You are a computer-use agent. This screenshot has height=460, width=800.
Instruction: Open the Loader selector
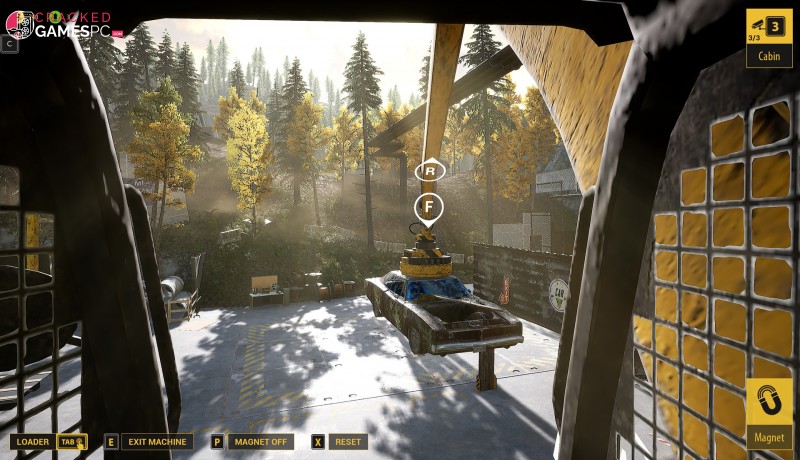click(33, 441)
